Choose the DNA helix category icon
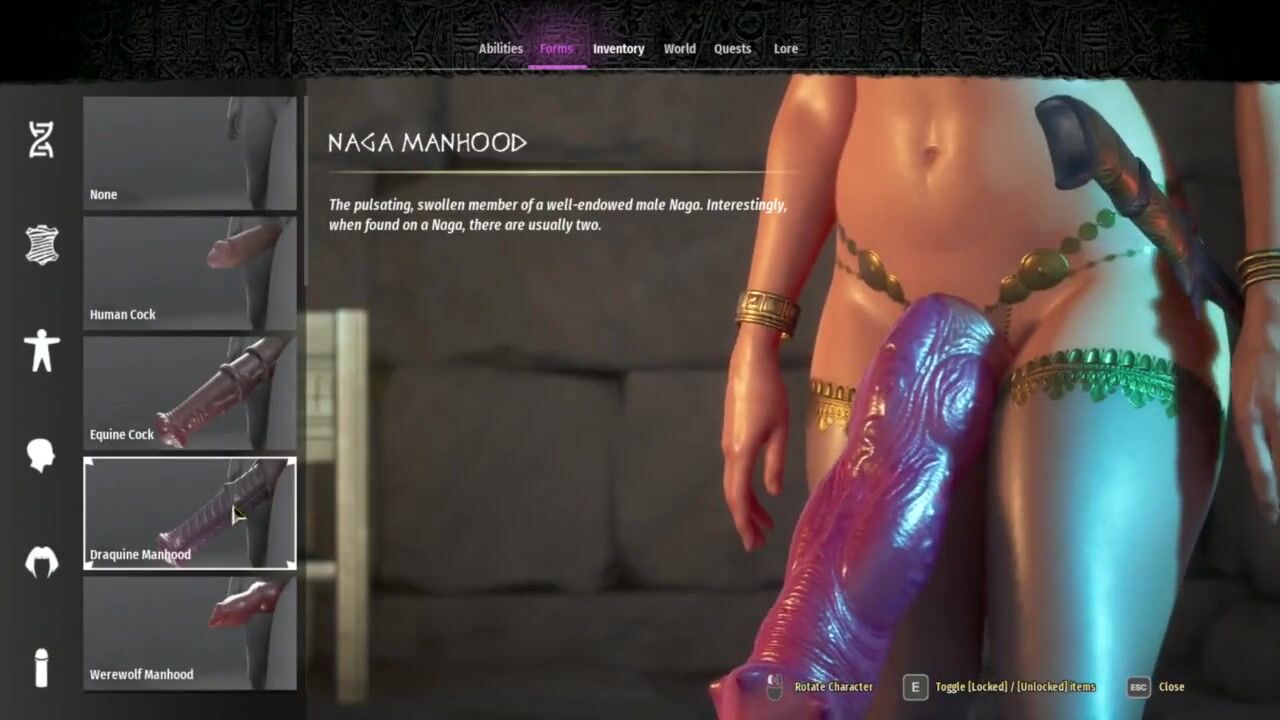The image size is (1280, 720). [x=41, y=140]
